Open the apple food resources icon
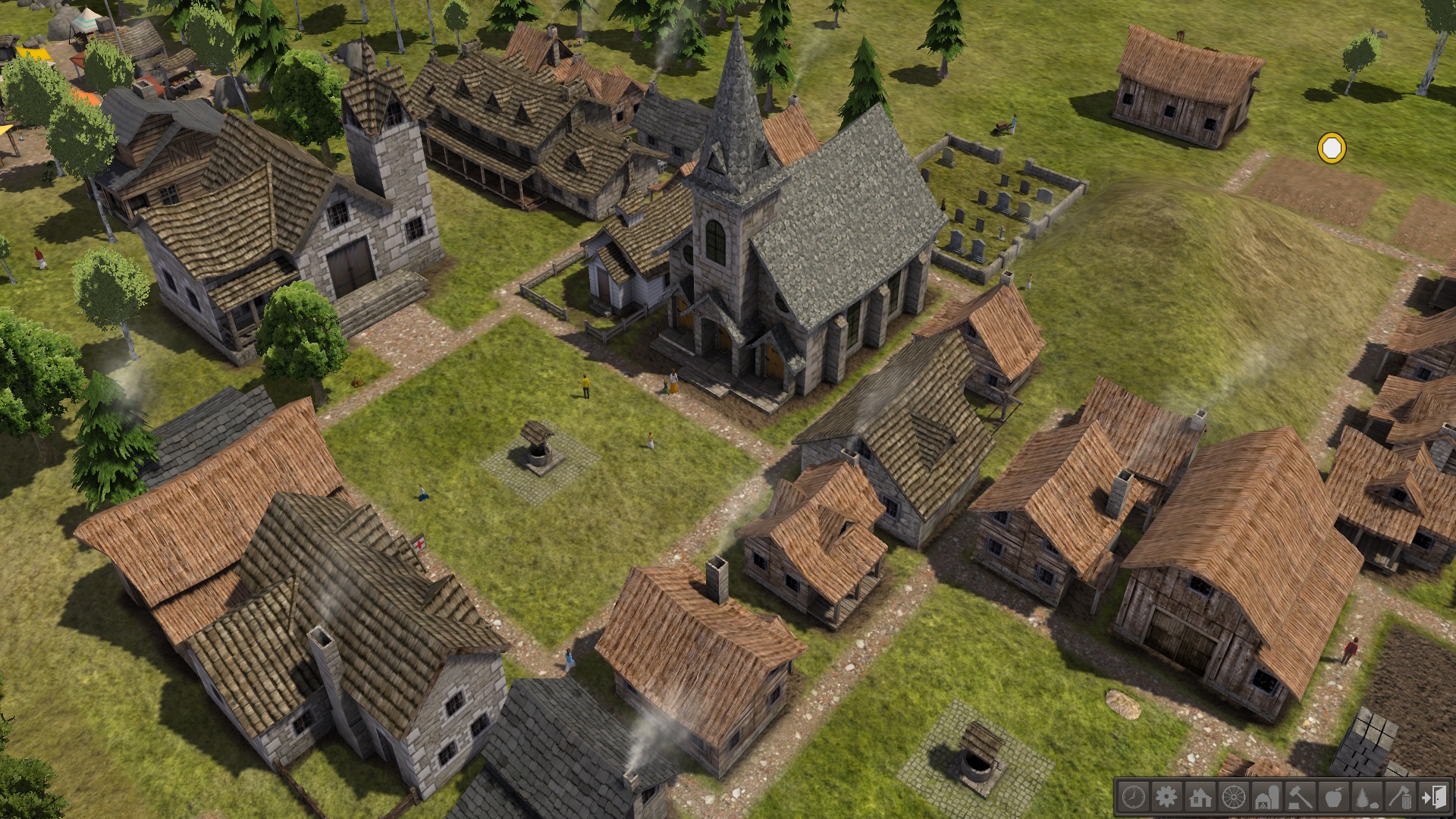1456x819 pixels. (x=1334, y=799)
